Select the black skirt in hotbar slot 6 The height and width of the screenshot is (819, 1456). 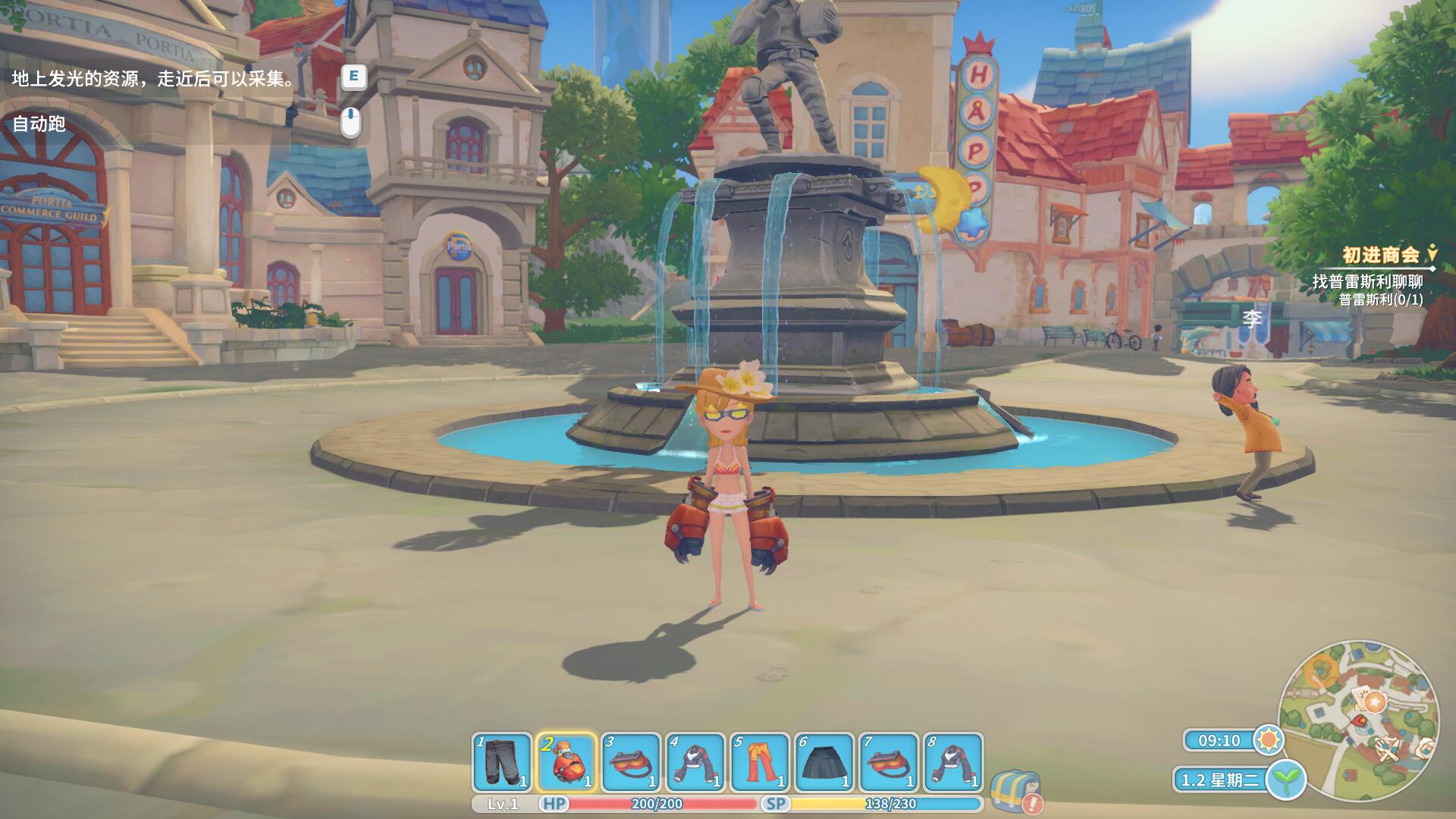coord(824,761)
